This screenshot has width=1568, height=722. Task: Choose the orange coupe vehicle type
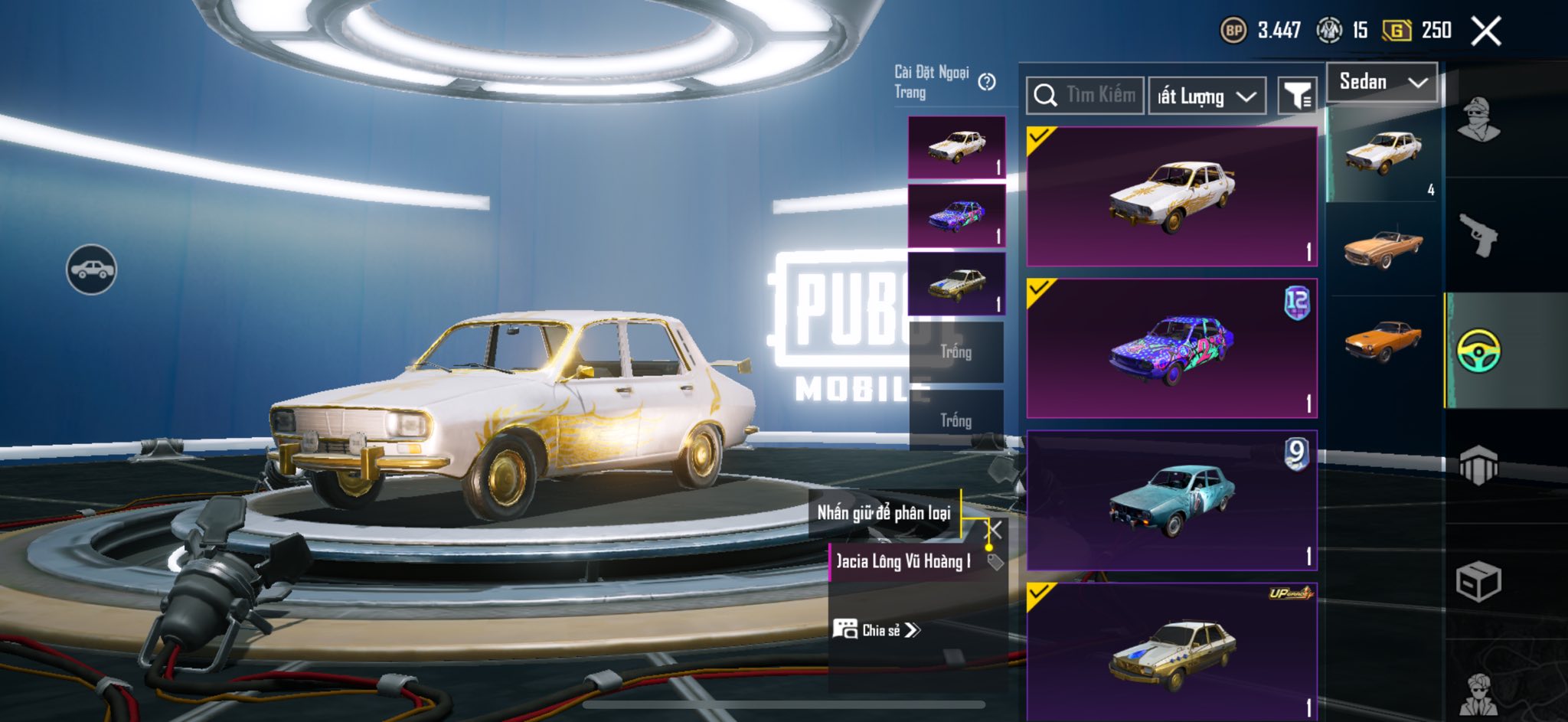point(1383,341)
